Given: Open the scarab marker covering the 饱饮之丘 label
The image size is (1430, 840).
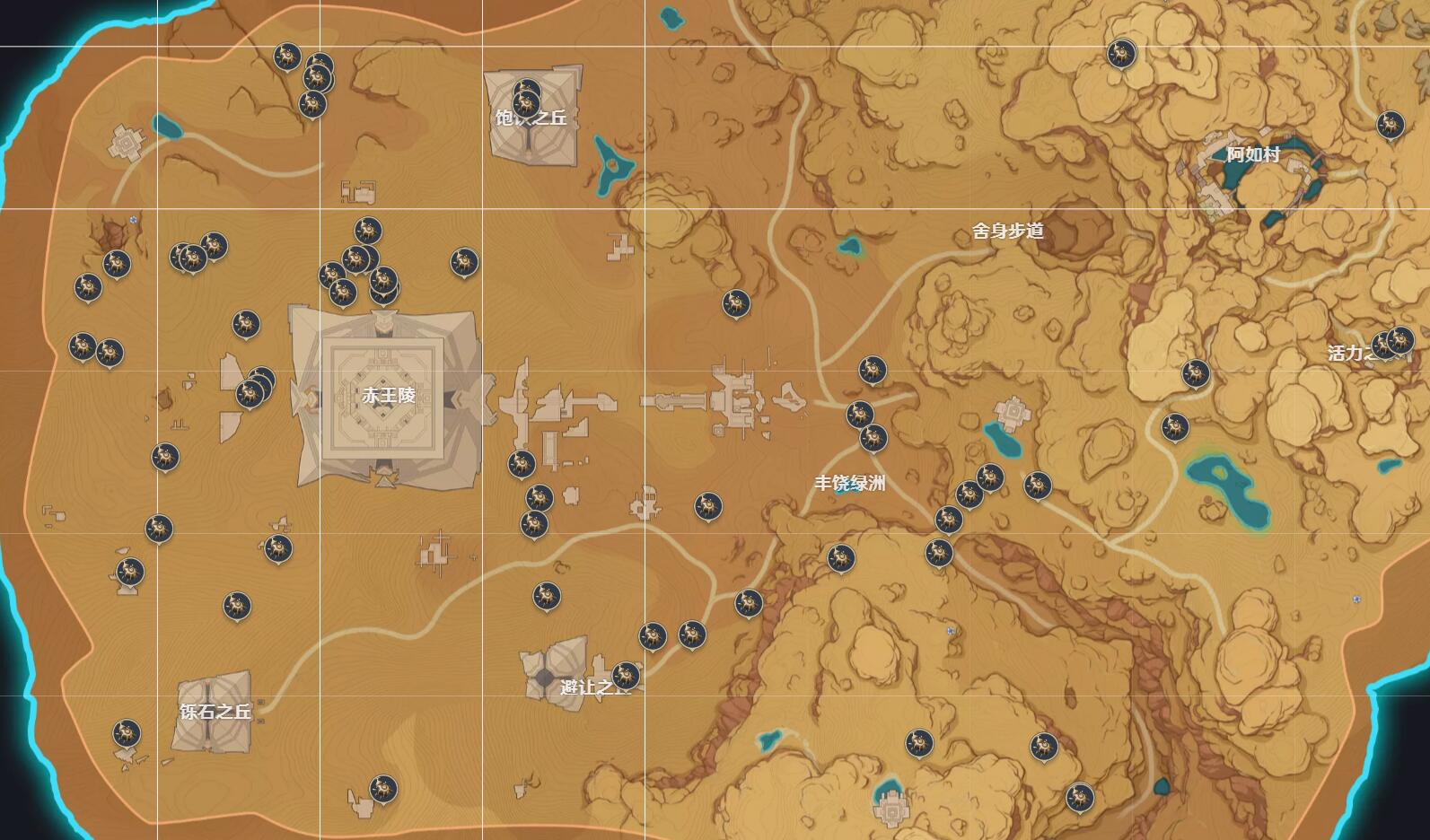Looking at the screenshot, I should [x=527, y=103].
